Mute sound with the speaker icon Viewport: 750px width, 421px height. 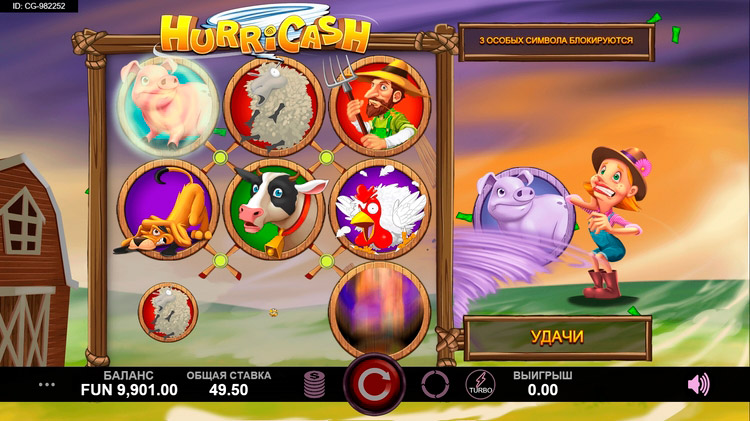[x=698, y=384]
